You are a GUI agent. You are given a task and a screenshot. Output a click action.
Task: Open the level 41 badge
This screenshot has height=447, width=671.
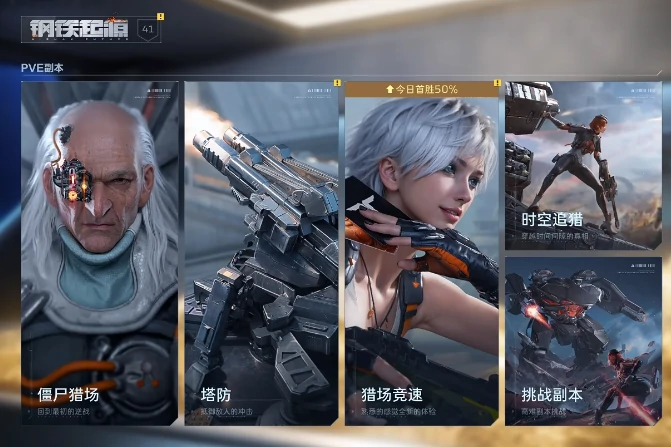146,30
